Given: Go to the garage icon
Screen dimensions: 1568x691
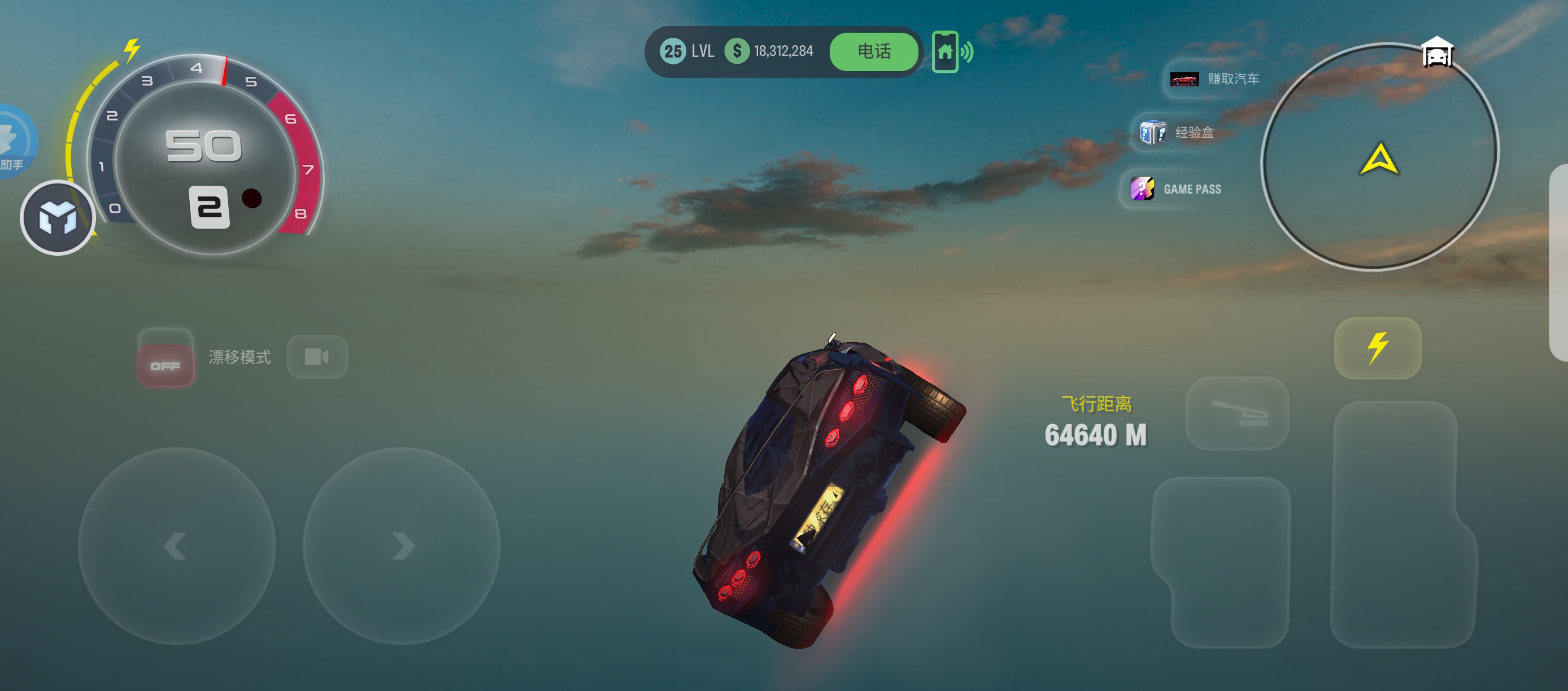Looking at the screenshot, I should click(x=1437, y=53).
